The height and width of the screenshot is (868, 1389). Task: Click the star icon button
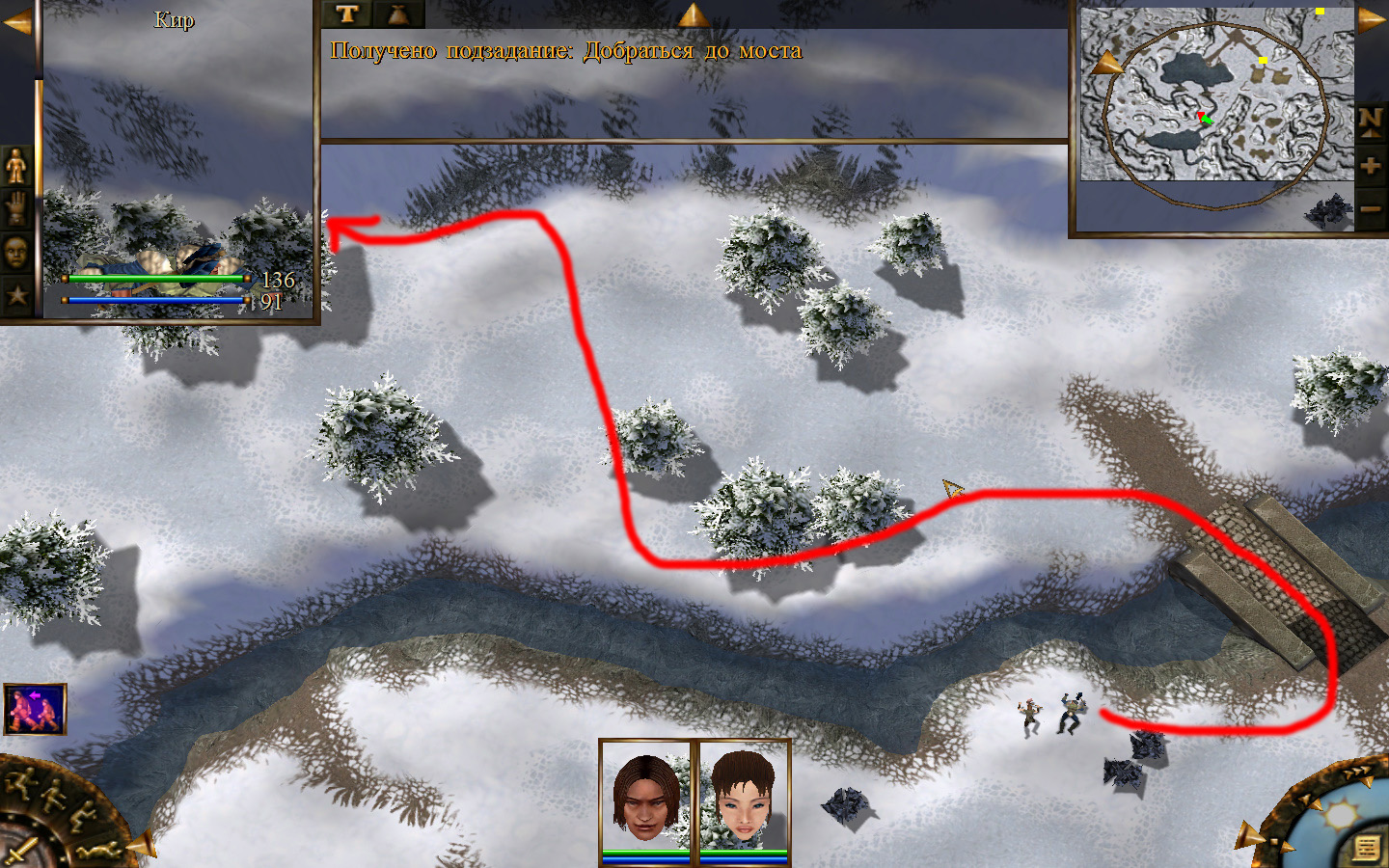coord(16,294)
